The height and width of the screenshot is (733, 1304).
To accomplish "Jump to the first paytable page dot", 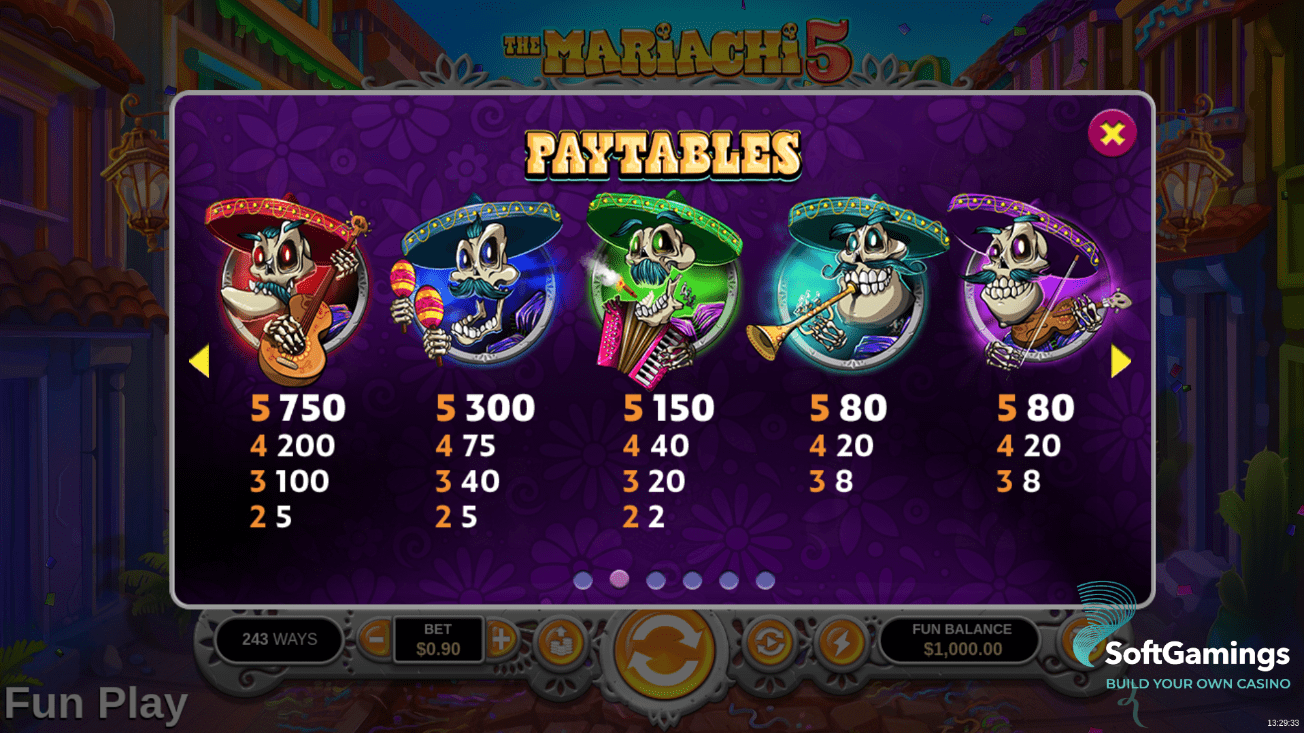I will click(x=583, y=581).
